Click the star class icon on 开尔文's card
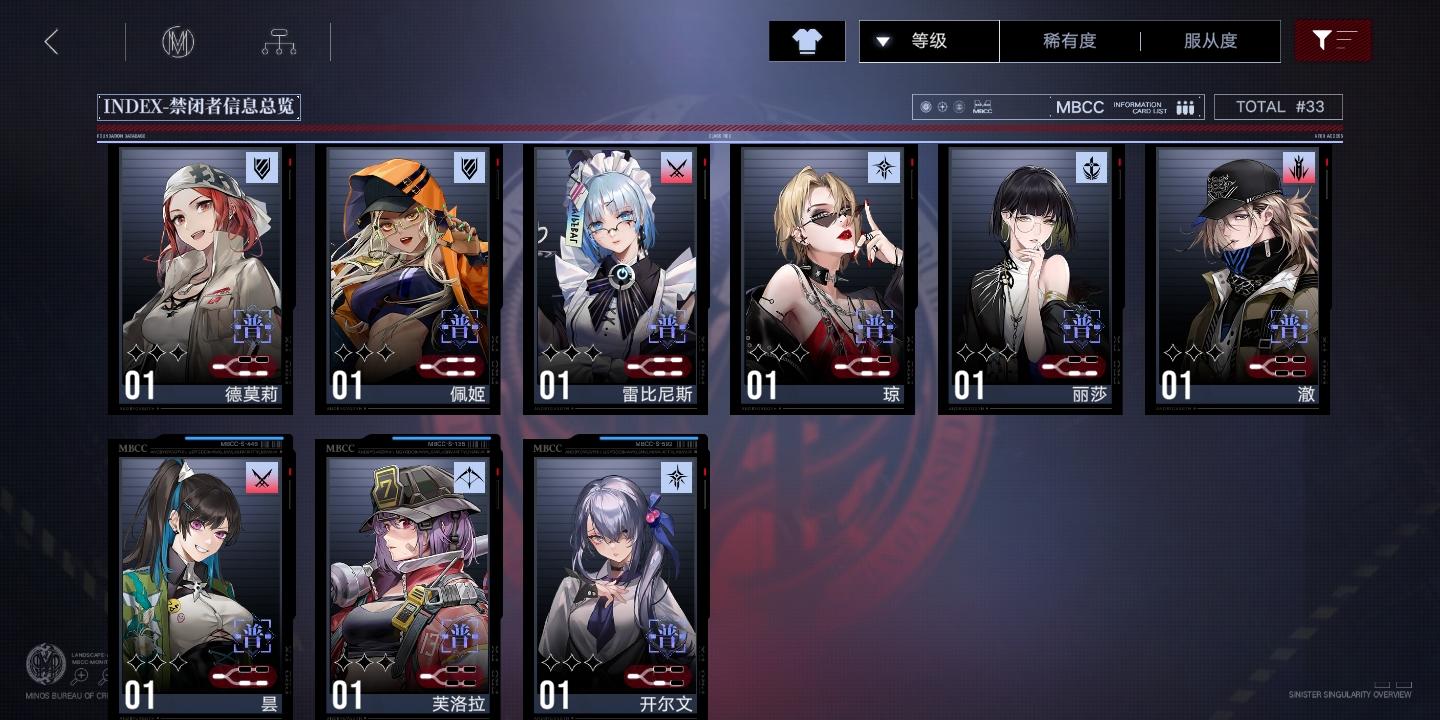The width and height of the screenshot is (1440, 720). [x=678, y=475]
